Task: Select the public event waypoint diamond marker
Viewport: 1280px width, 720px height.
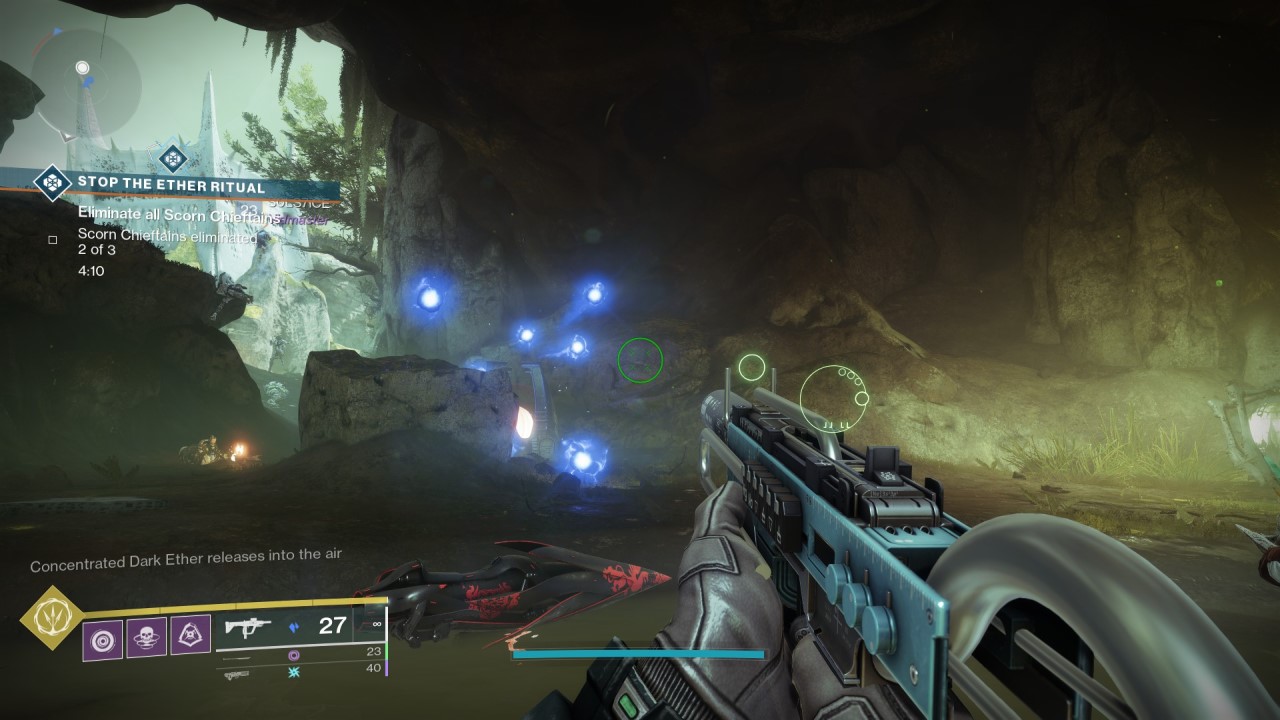Action: point(173,157)
